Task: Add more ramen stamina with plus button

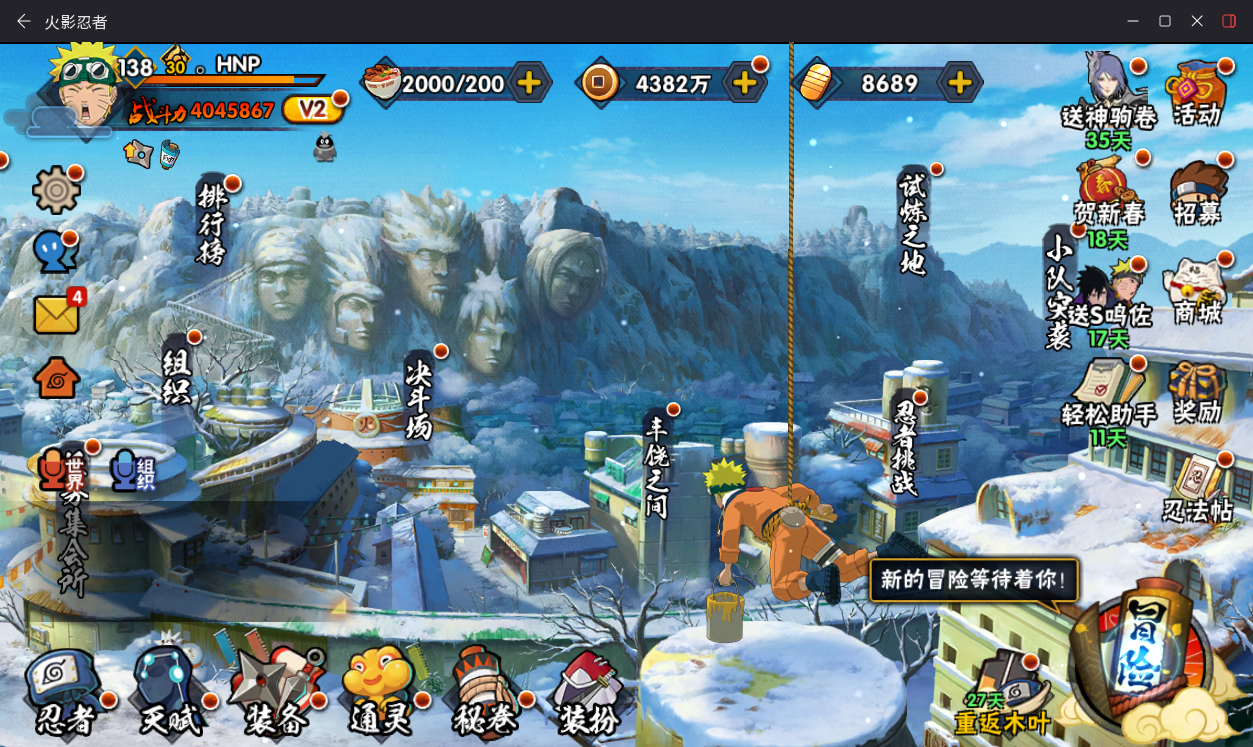Action: (x=529, y=83)
